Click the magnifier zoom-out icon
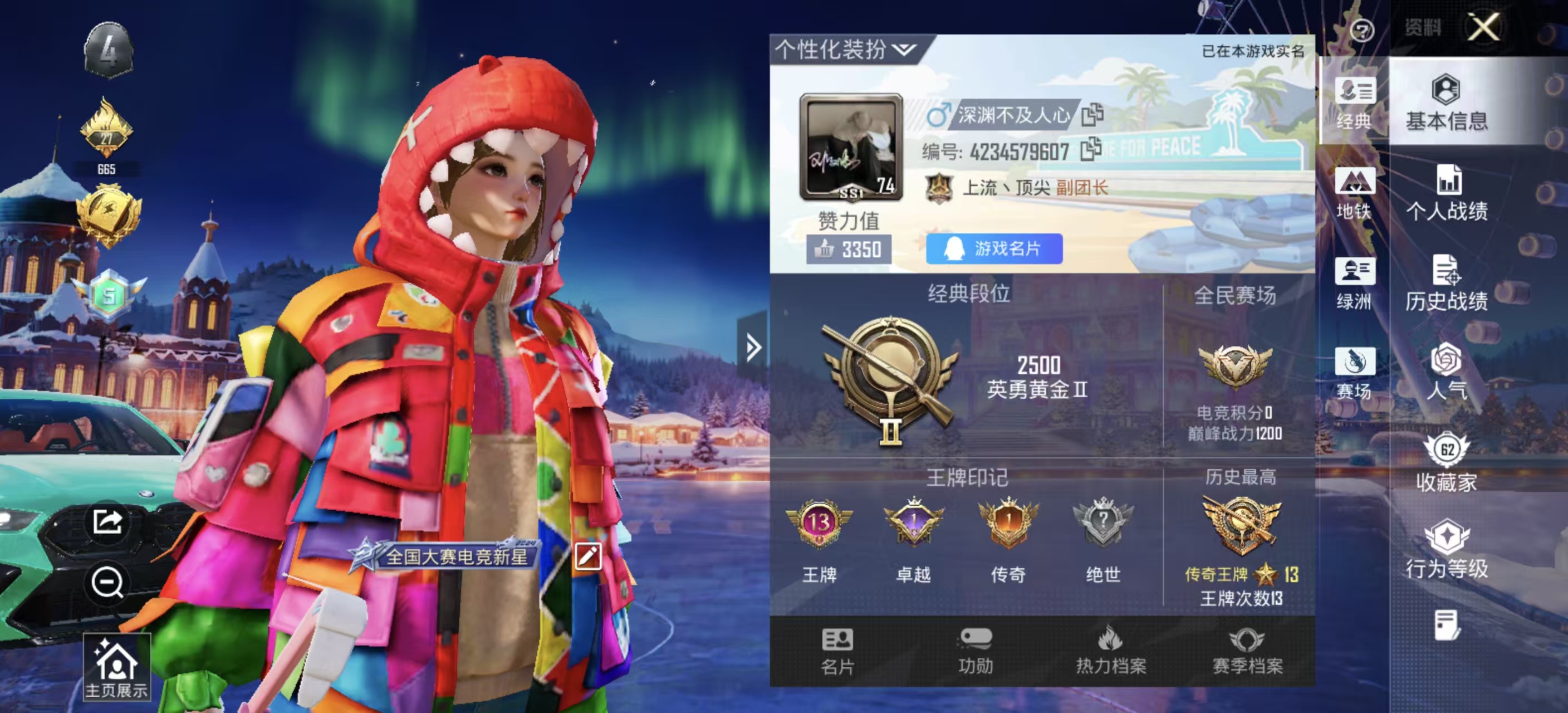The height and width of the screenshot is (713, 1568). 107,583
